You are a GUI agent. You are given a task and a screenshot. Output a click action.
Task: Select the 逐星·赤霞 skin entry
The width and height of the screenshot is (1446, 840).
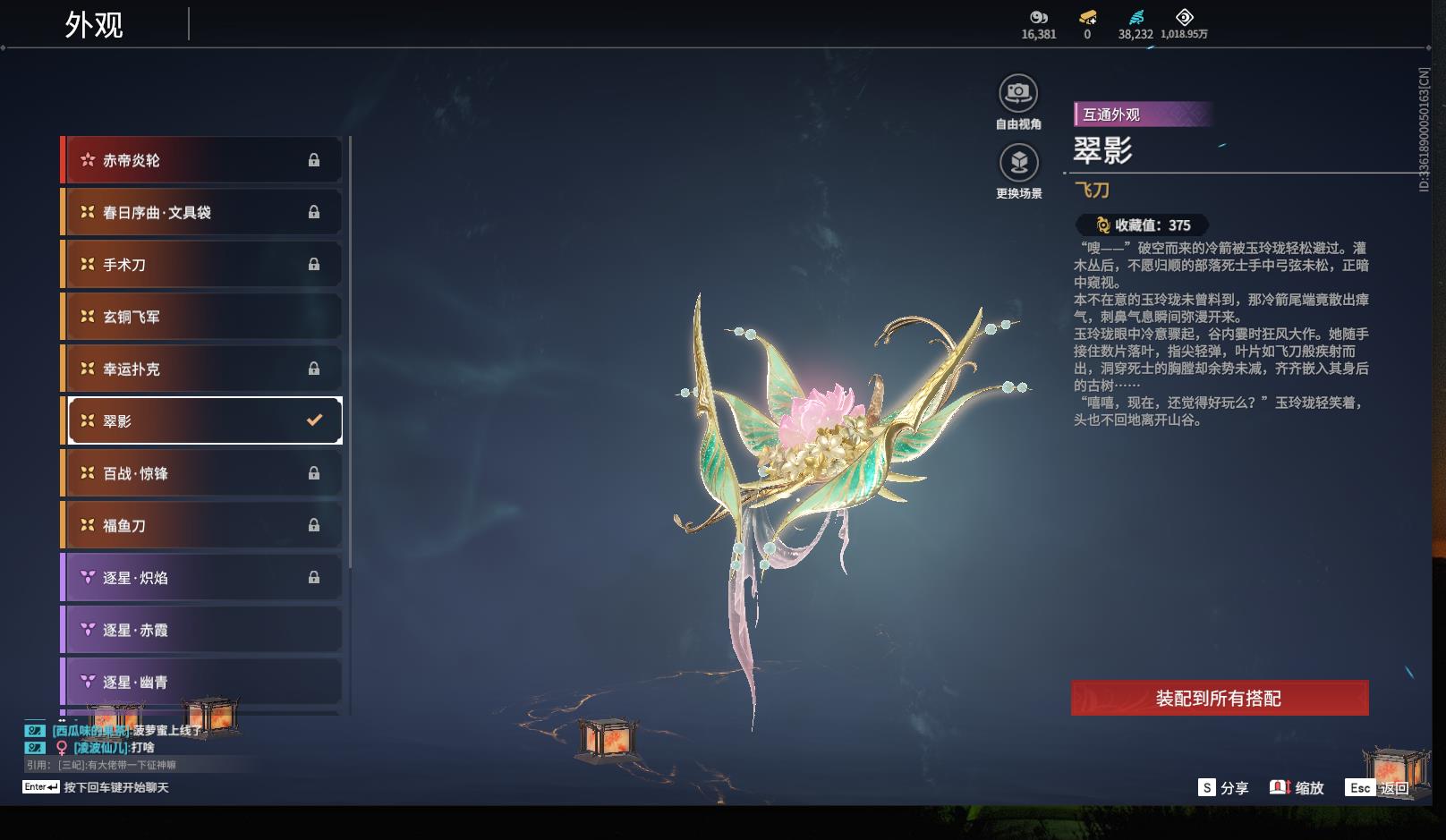(x=202, y=630)
